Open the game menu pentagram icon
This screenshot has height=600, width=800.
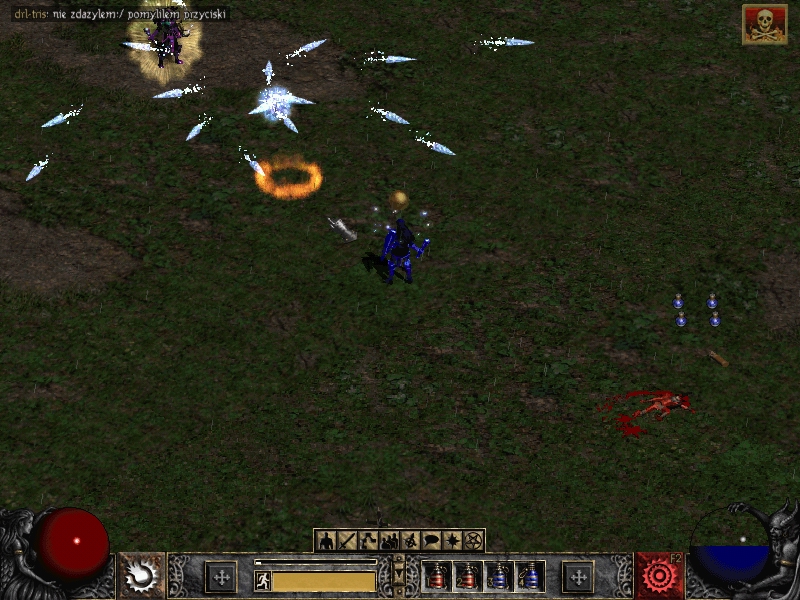[473, 541]
